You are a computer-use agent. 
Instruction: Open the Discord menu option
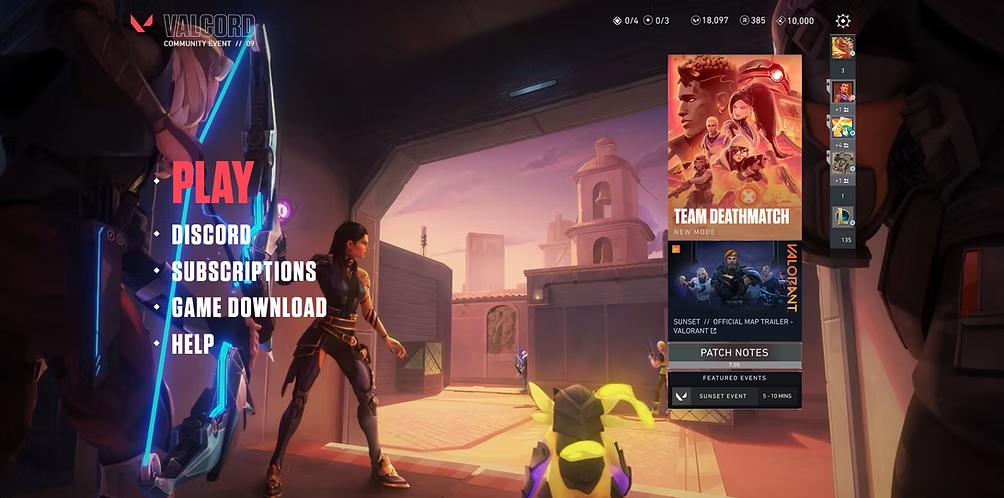[211, 236]
